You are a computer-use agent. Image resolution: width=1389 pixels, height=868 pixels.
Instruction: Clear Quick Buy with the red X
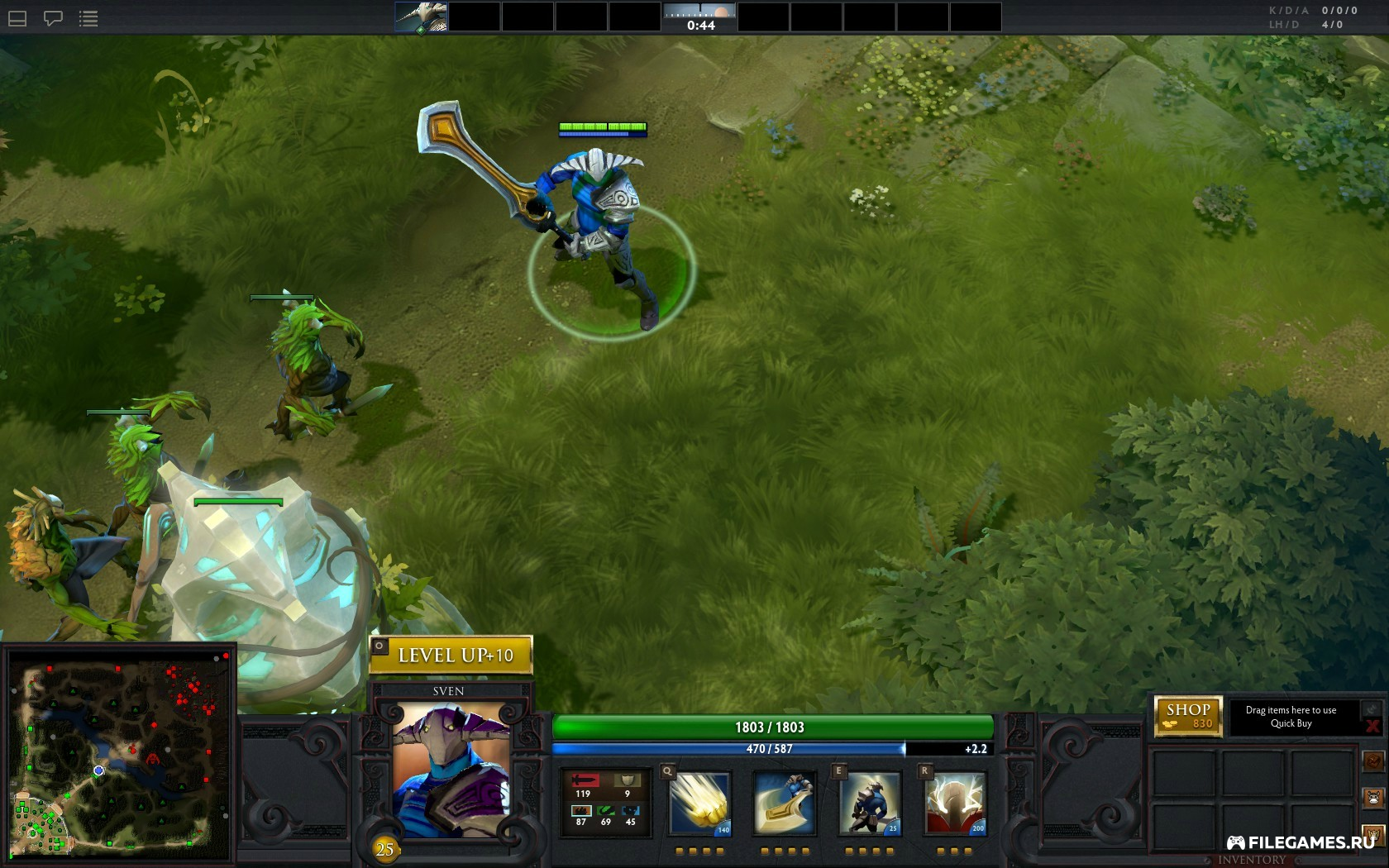(x=1372, y=727)
